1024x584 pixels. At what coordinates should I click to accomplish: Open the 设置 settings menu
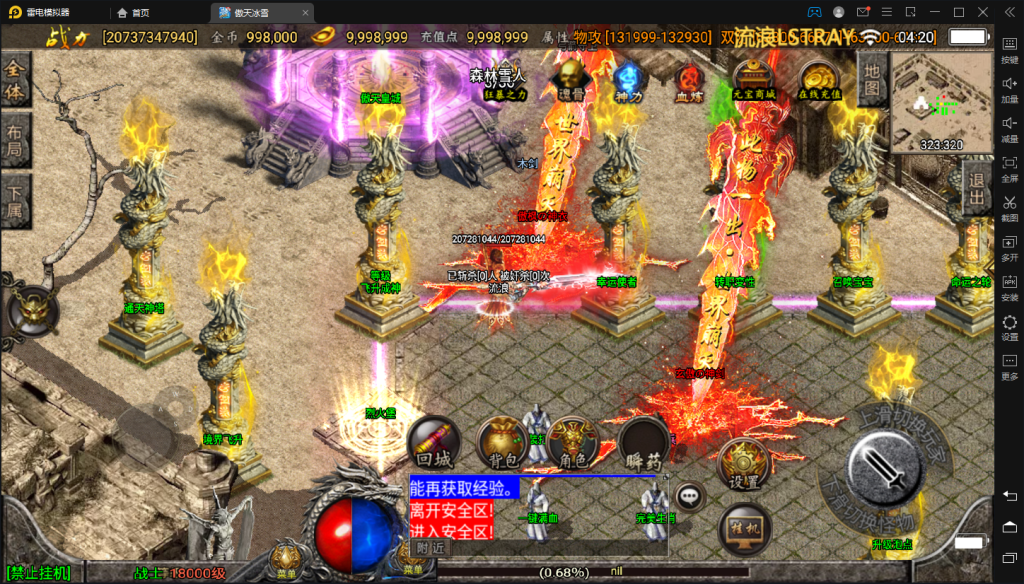tap(743, 465)
